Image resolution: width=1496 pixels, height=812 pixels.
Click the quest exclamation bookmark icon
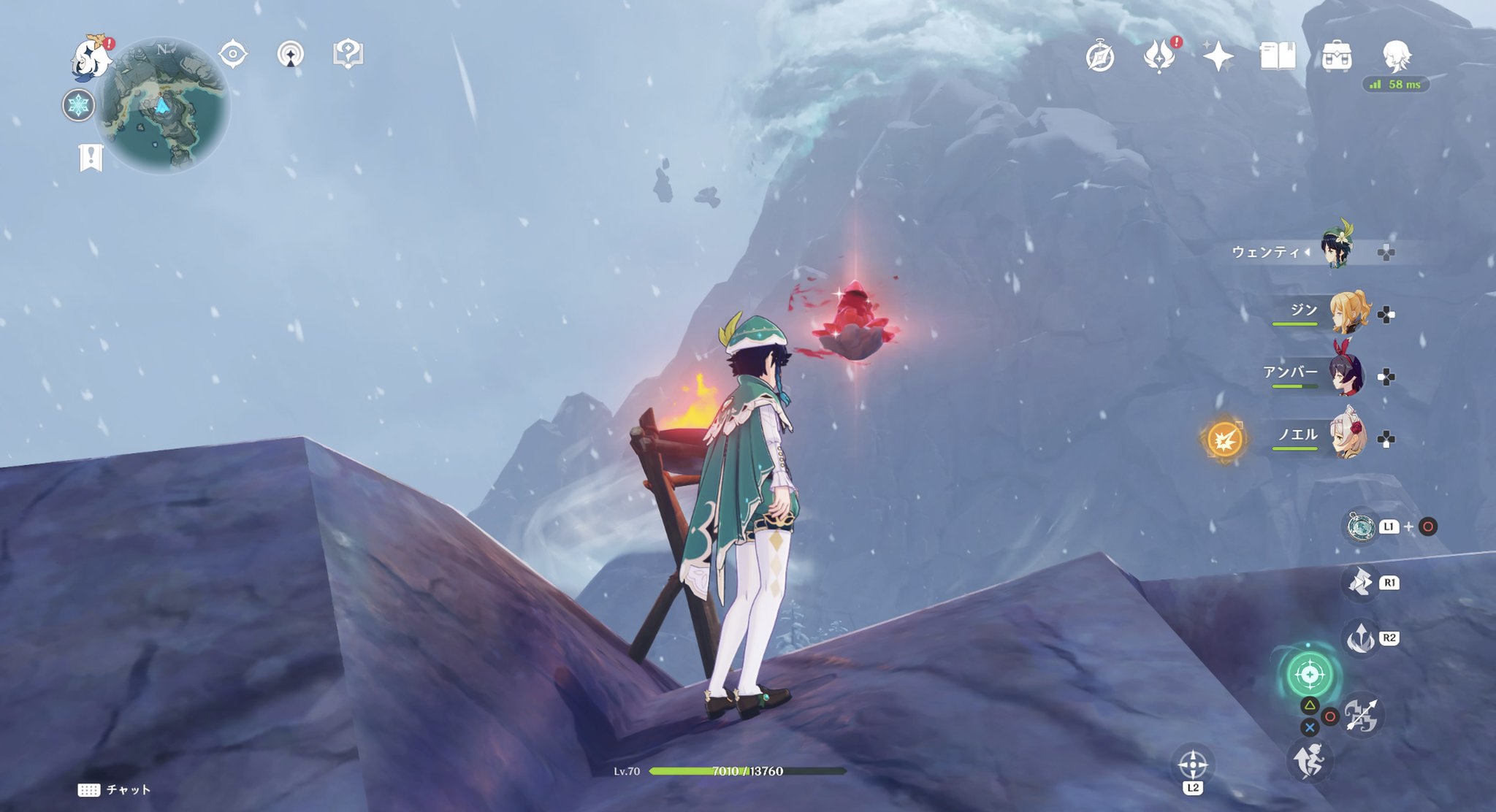pyautogui.click(x=91, y=158)
